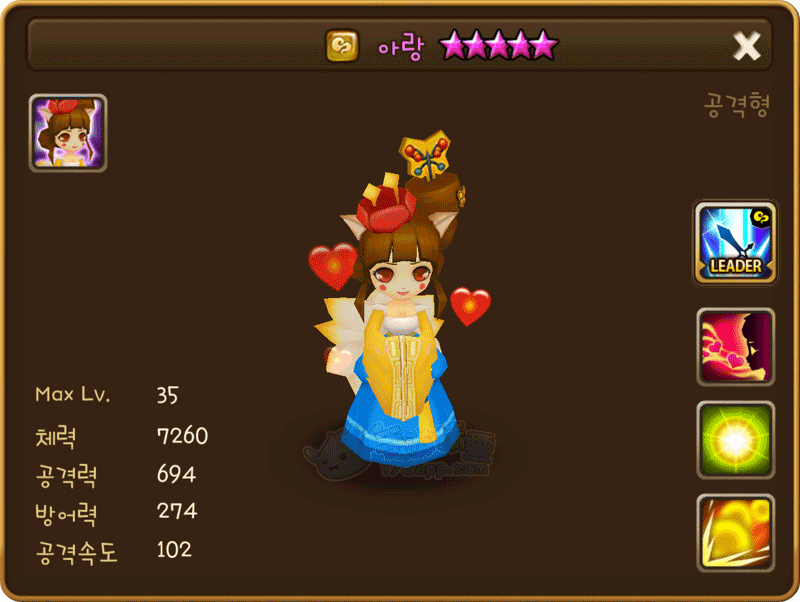Click the gold link icon beside the name
The width and height of the screenshot is (800, 602).
pos(342,45)
